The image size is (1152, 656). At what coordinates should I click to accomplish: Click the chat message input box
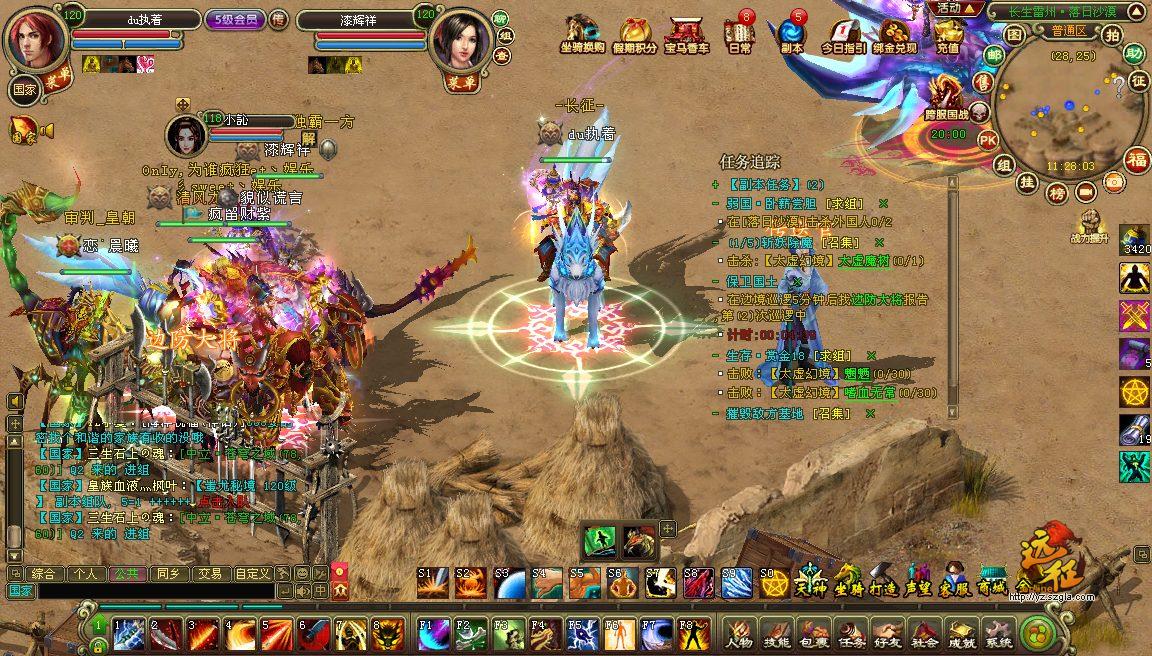click(150, 591)
